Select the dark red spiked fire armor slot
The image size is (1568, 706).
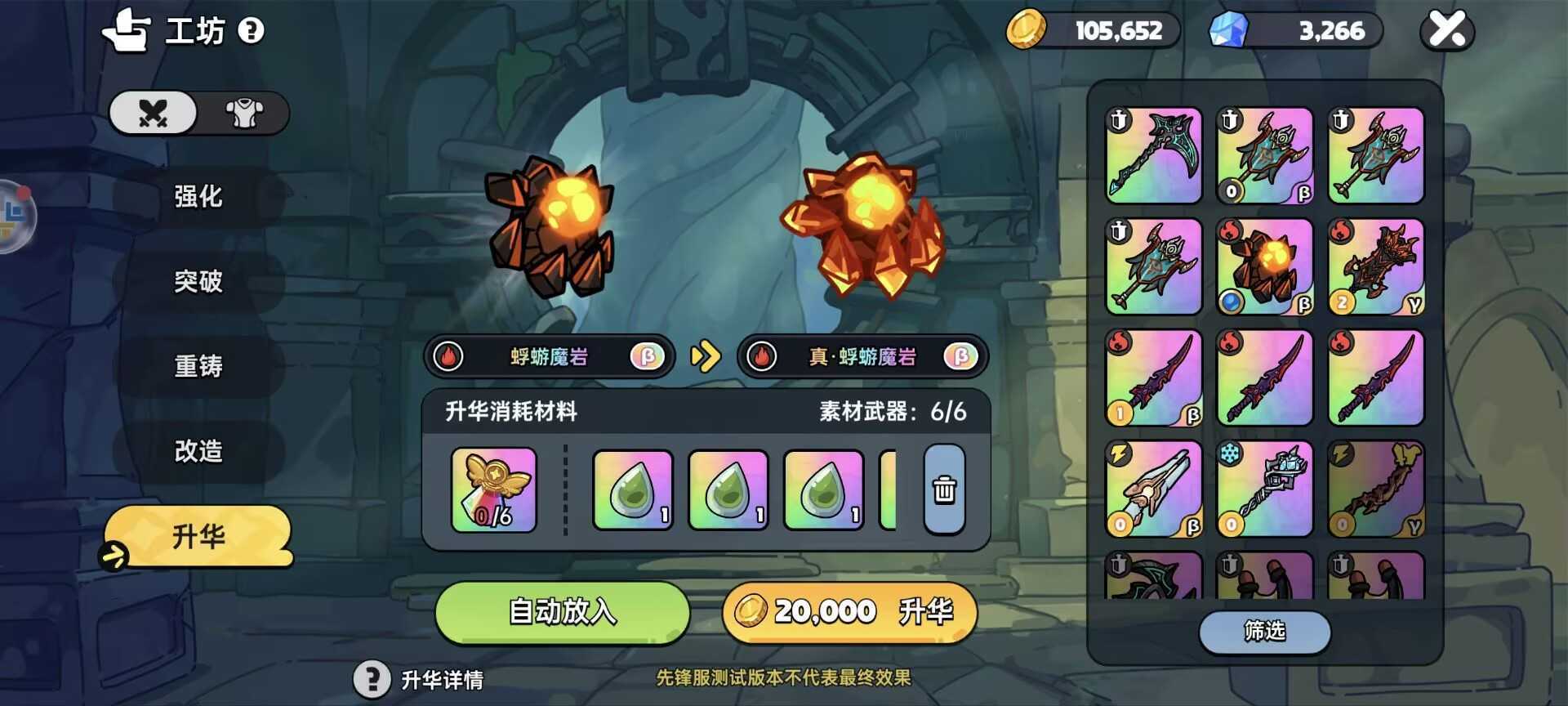[x=1375, y=266]
